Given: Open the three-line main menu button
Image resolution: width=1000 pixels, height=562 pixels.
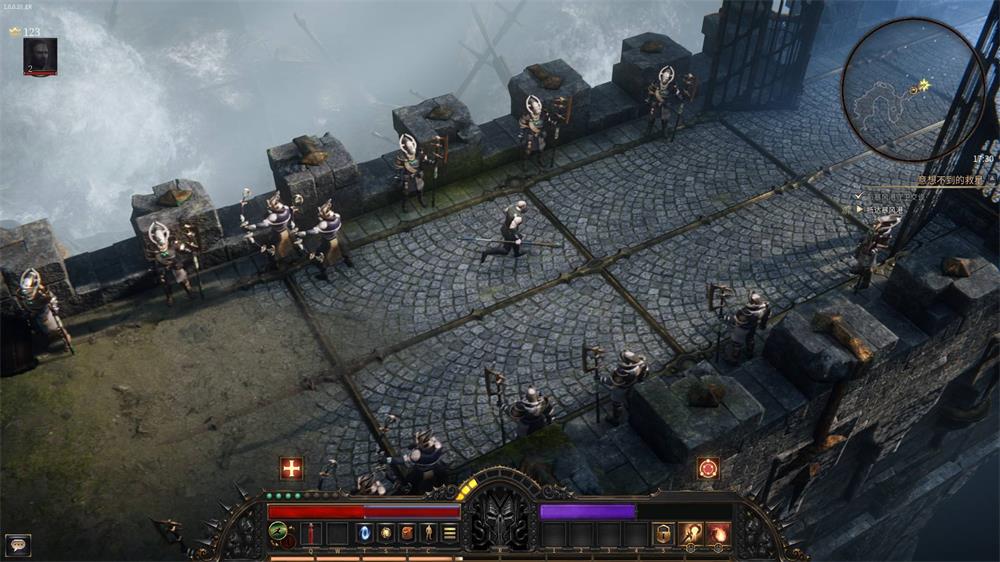Looking at the screenshot, I should tap(450, 533).
